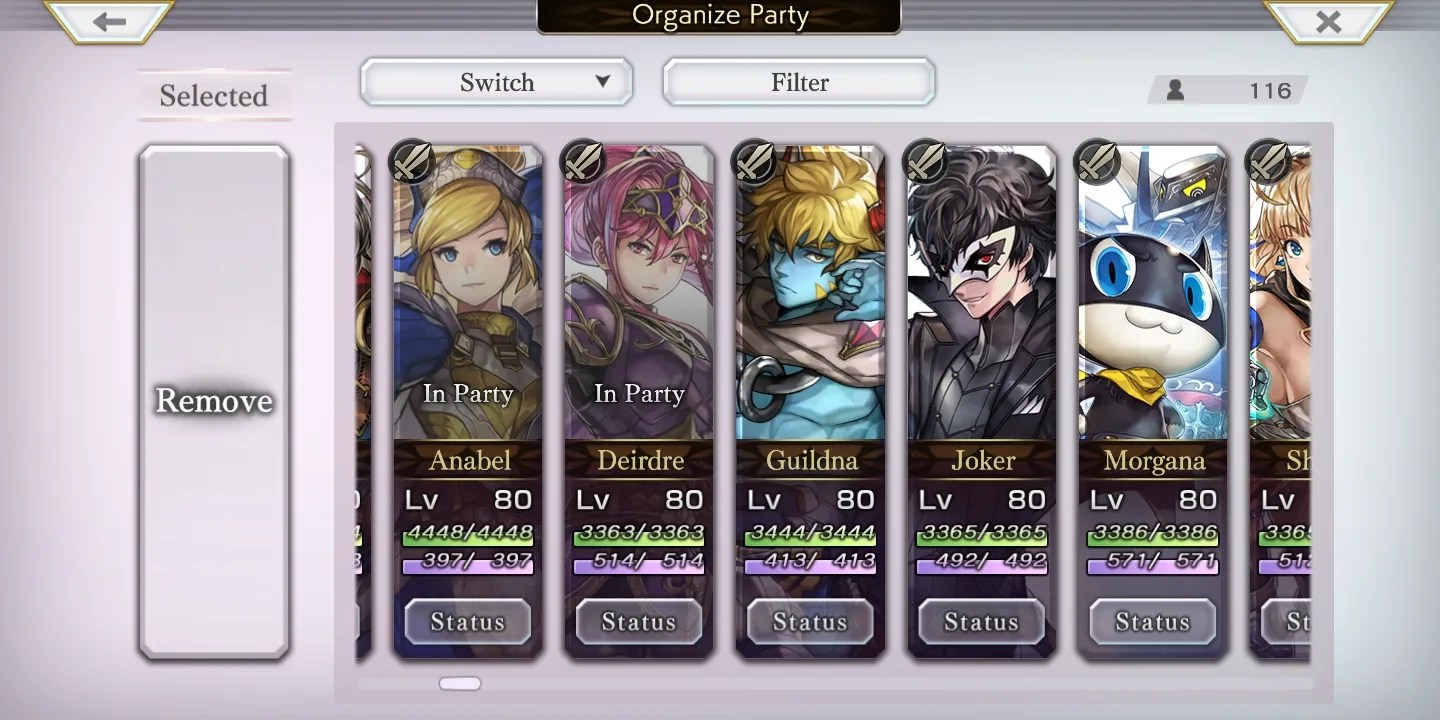Close the Organize Party screen
1440x720 pixels.
[1328, 22]
